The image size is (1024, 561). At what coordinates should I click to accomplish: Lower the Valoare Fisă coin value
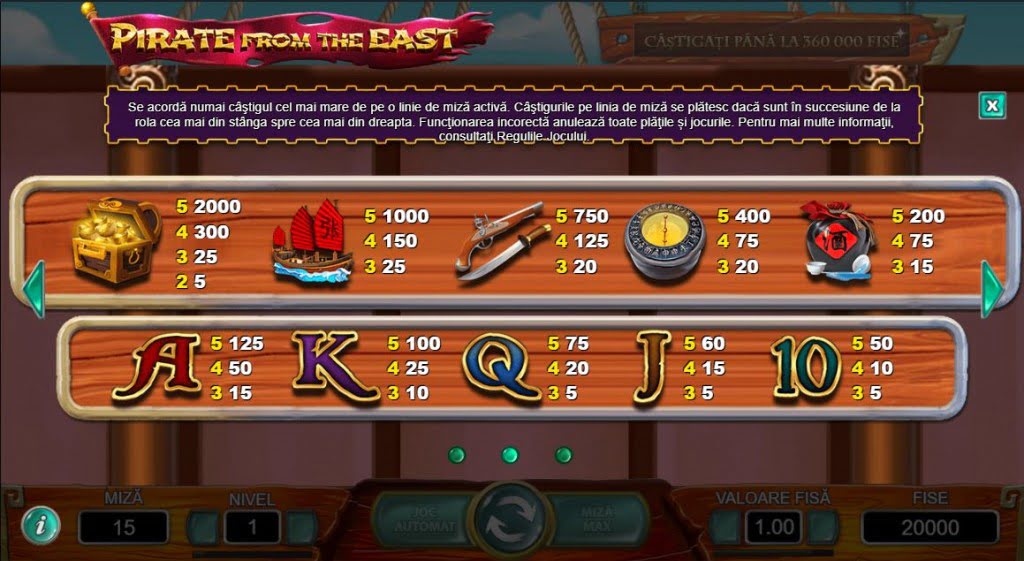point(725,527)
